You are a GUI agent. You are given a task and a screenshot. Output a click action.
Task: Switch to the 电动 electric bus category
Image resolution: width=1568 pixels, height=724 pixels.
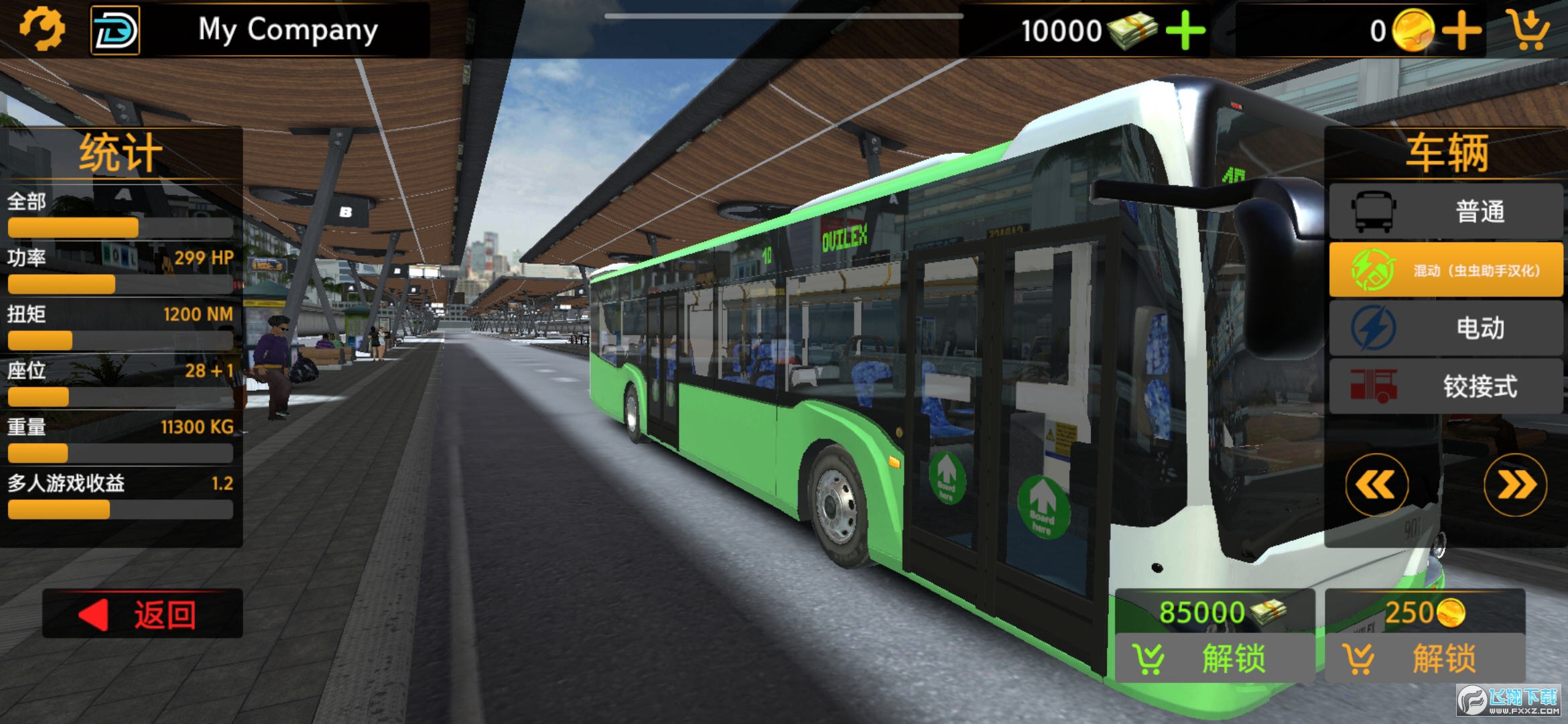(1446, 328)
